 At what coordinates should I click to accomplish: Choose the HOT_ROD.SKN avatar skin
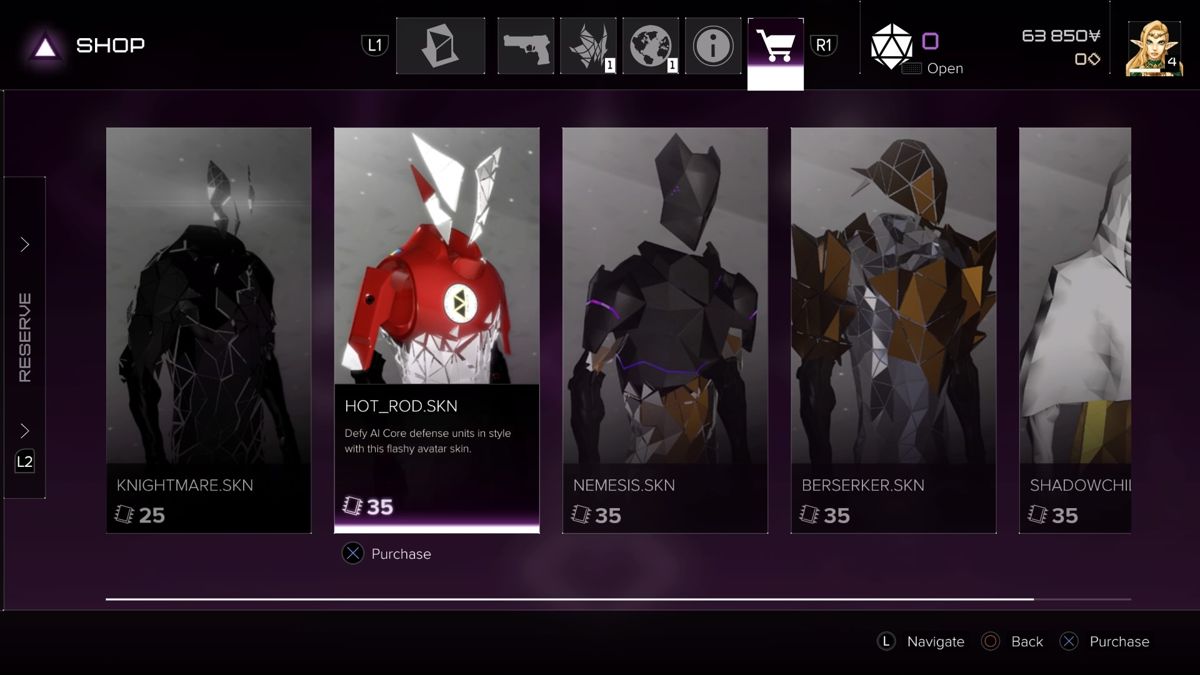coord(436,330)
